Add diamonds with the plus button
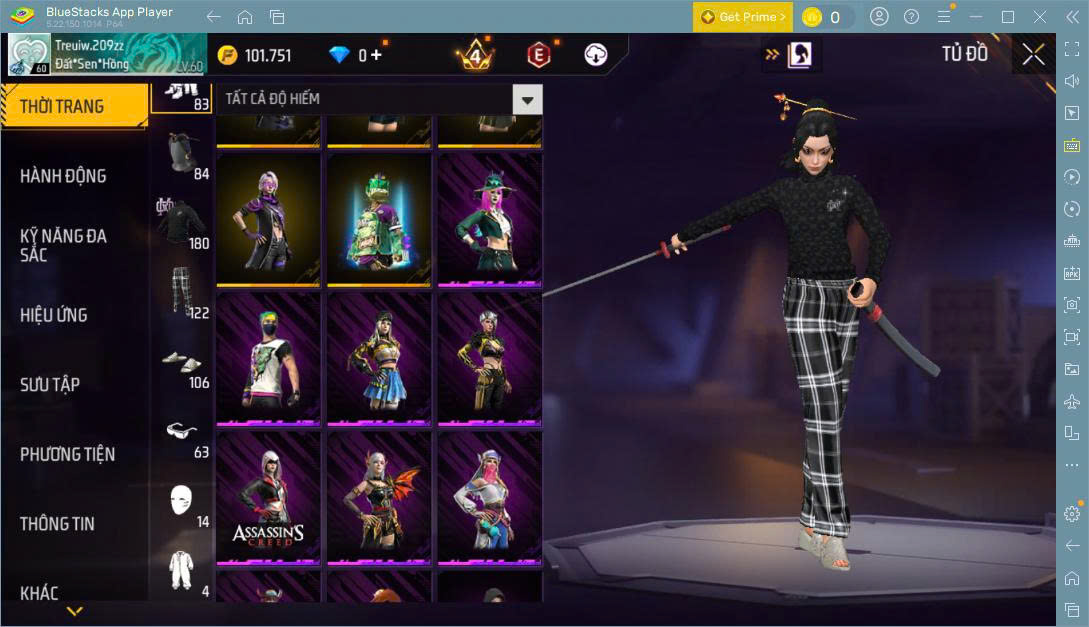The image size is (1089, 627). [x=376, y=55]
